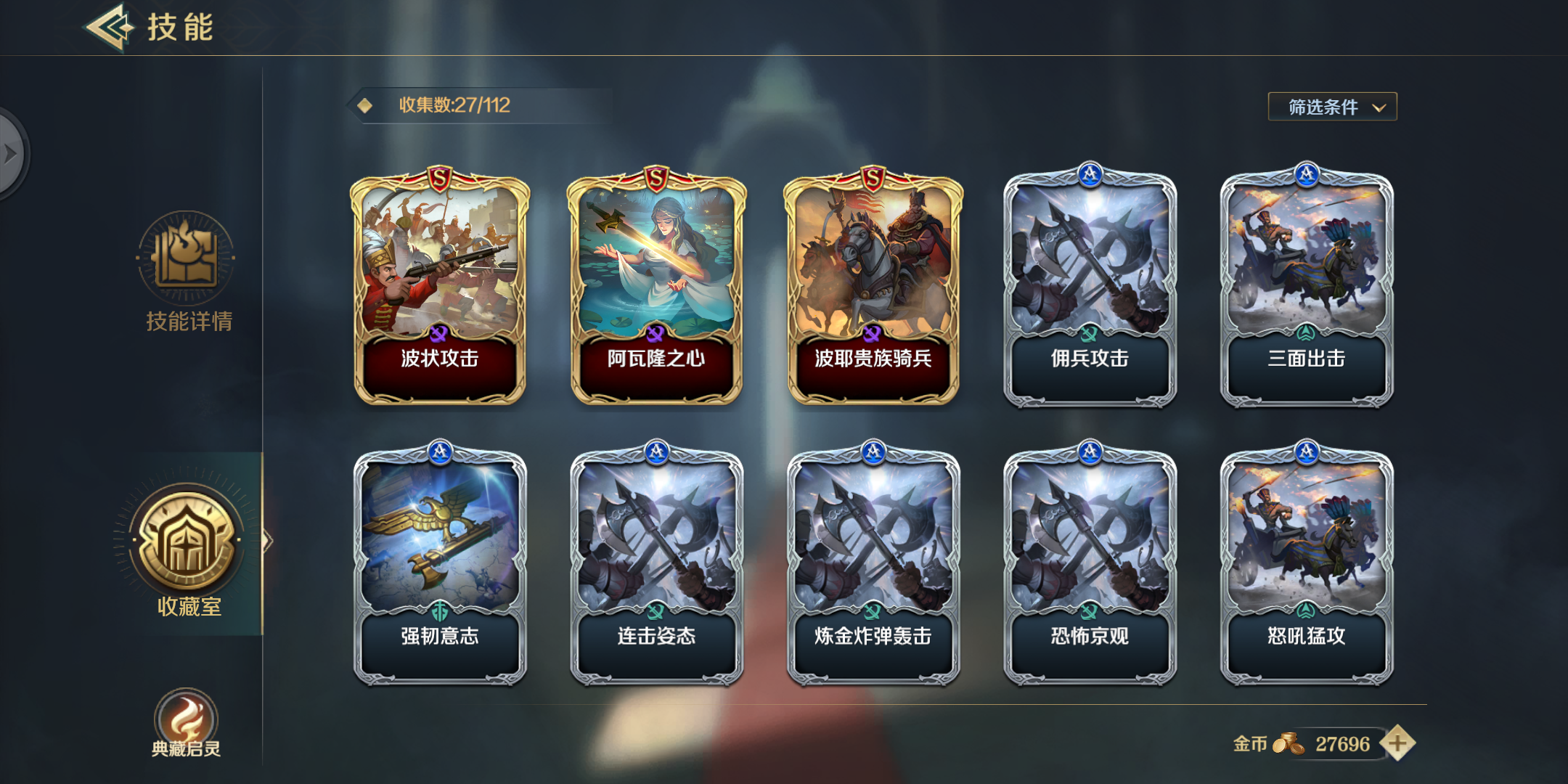1568x784 pixels.
Task: Click the 27696 gold amount display
Action: click(1344, 744)
